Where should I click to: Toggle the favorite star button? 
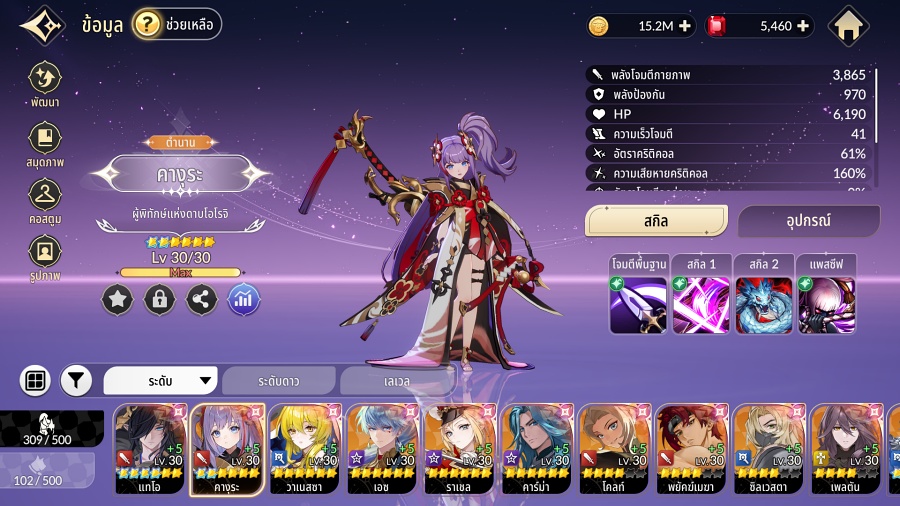117,299
